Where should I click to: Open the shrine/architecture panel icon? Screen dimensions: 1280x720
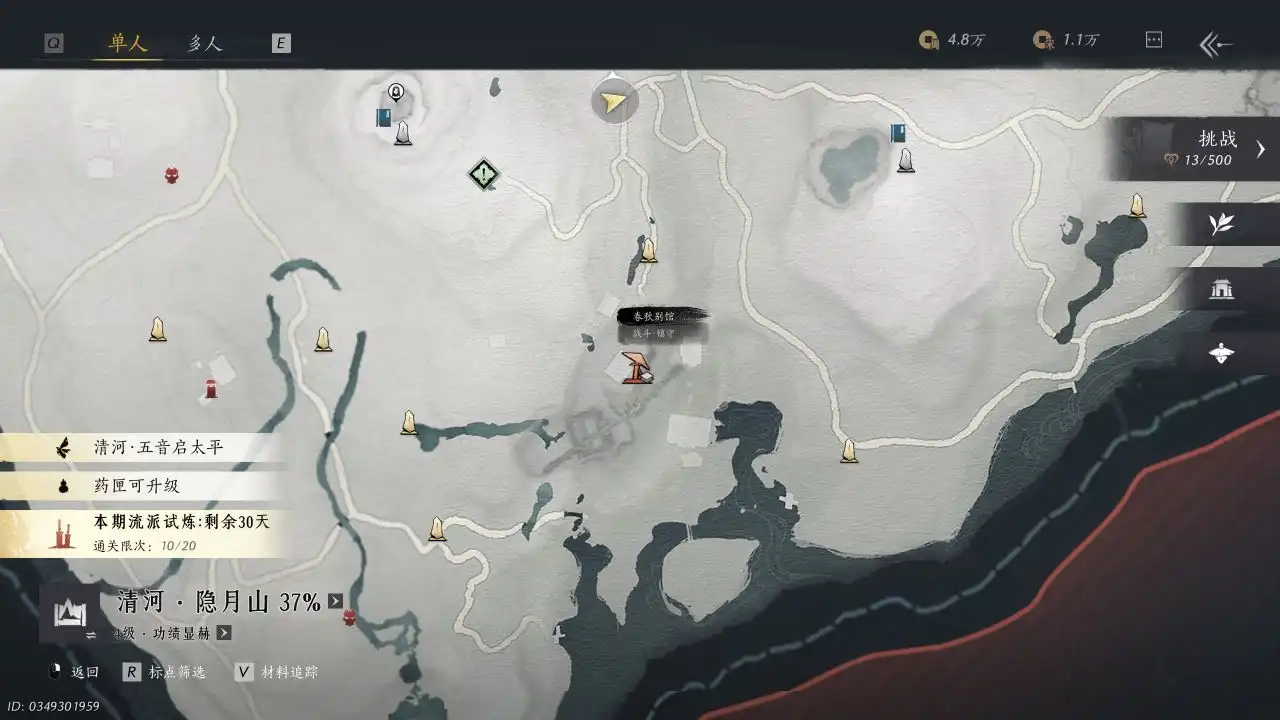pyautogui.click(x=1222, y=289)
